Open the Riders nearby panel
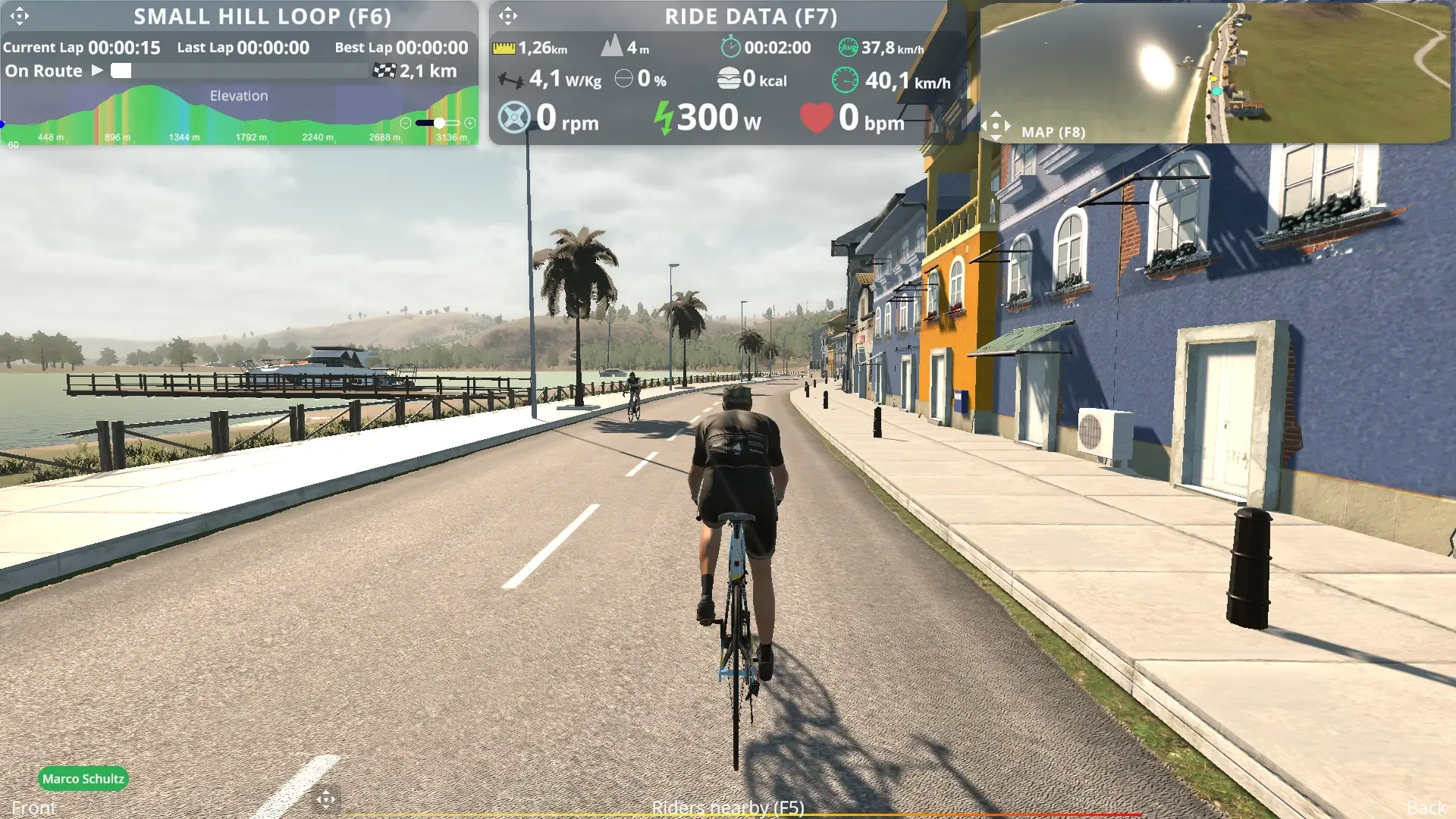This screenshot has height=819, width=1456. pos(728,808)
